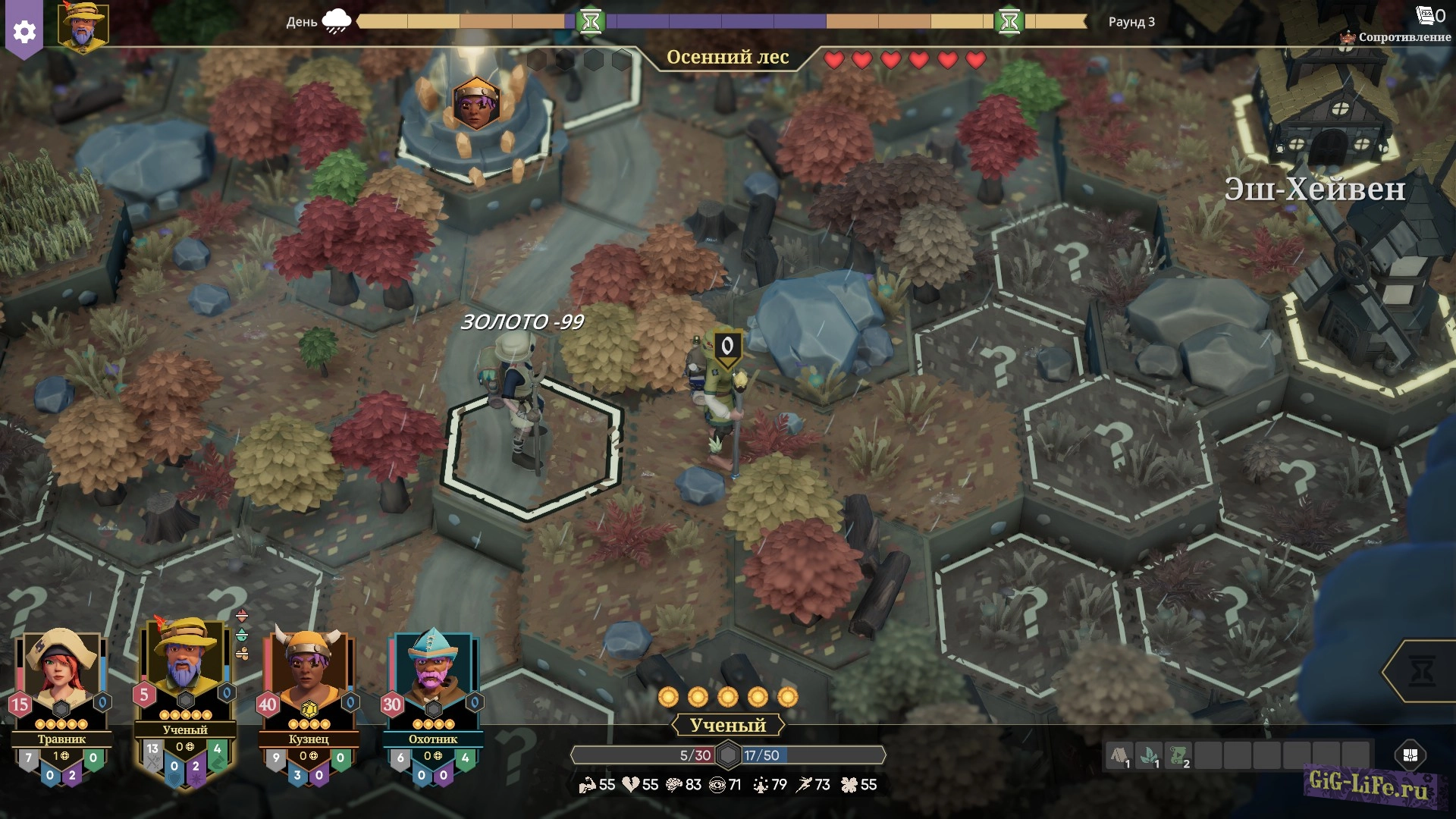Click the first hourglass marker on timeline
This screenshot has height=819, width=1456.
[591, 21]
